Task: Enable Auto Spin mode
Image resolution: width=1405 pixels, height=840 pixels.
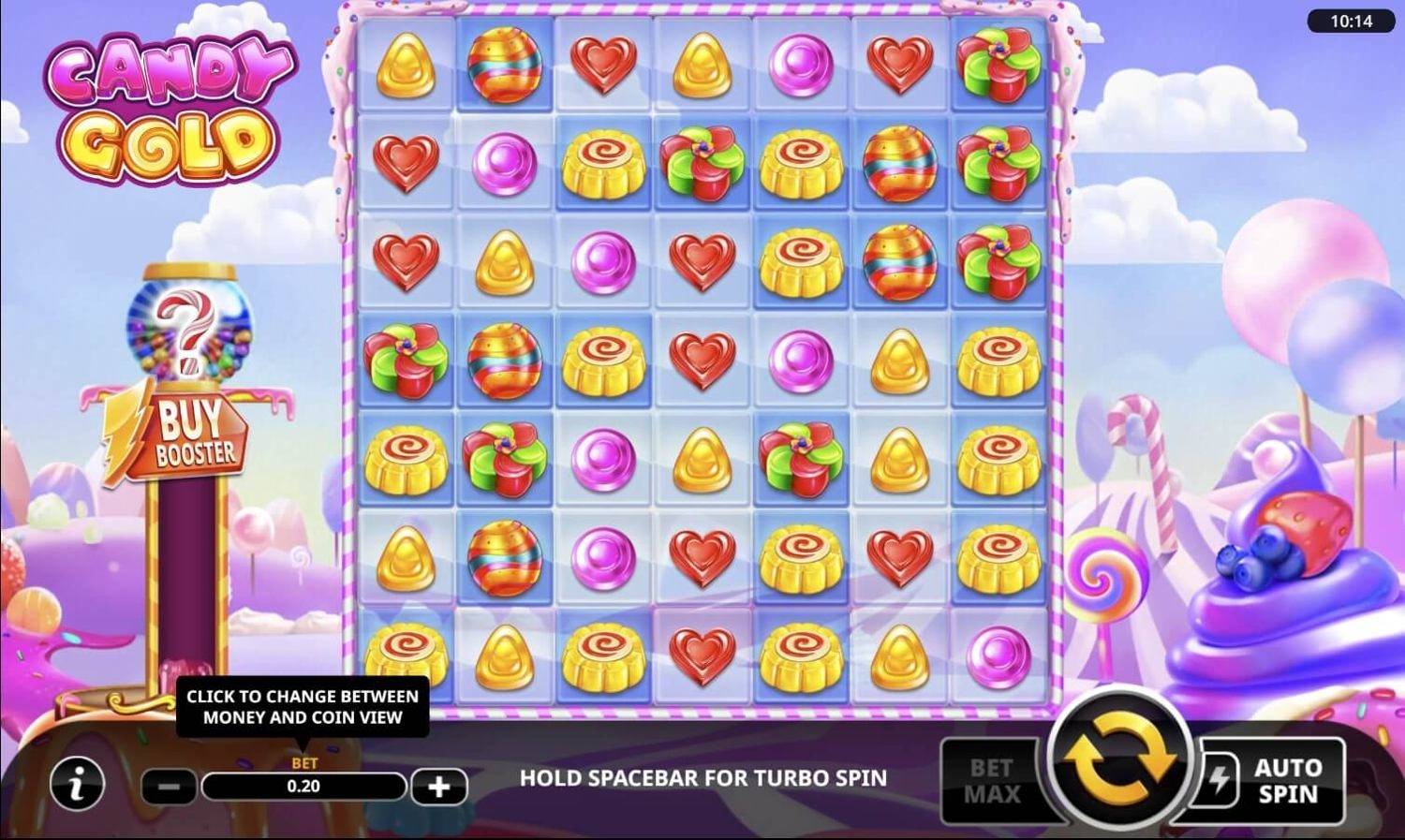Action: pos(1287,778)
